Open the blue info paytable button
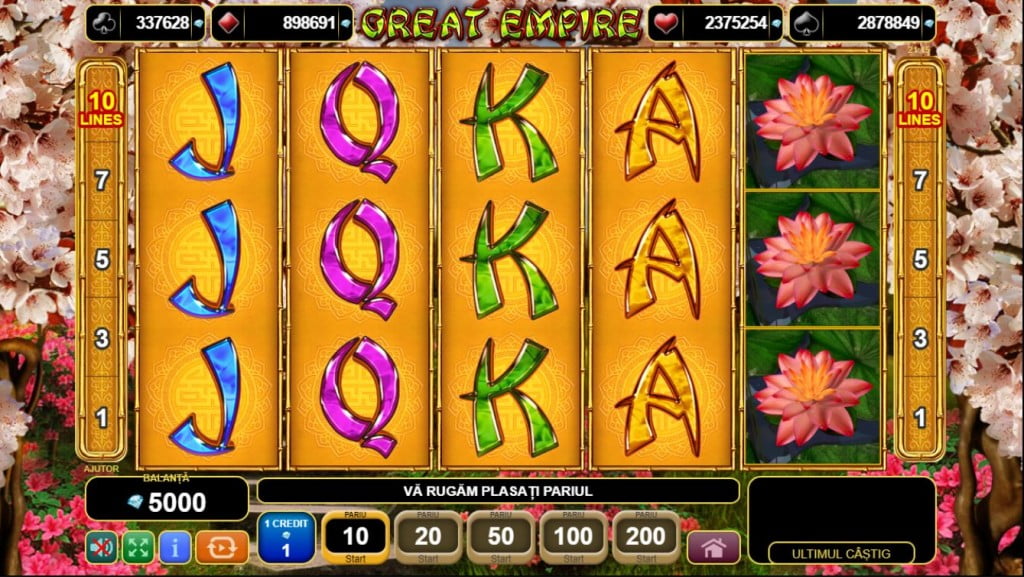The image size is (1024, 577). pos(175,547)
